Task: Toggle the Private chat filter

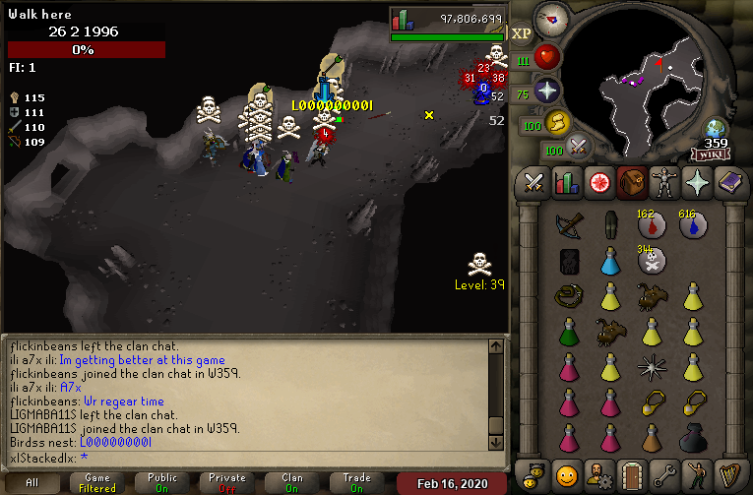Action: click(x=227, y=483)
